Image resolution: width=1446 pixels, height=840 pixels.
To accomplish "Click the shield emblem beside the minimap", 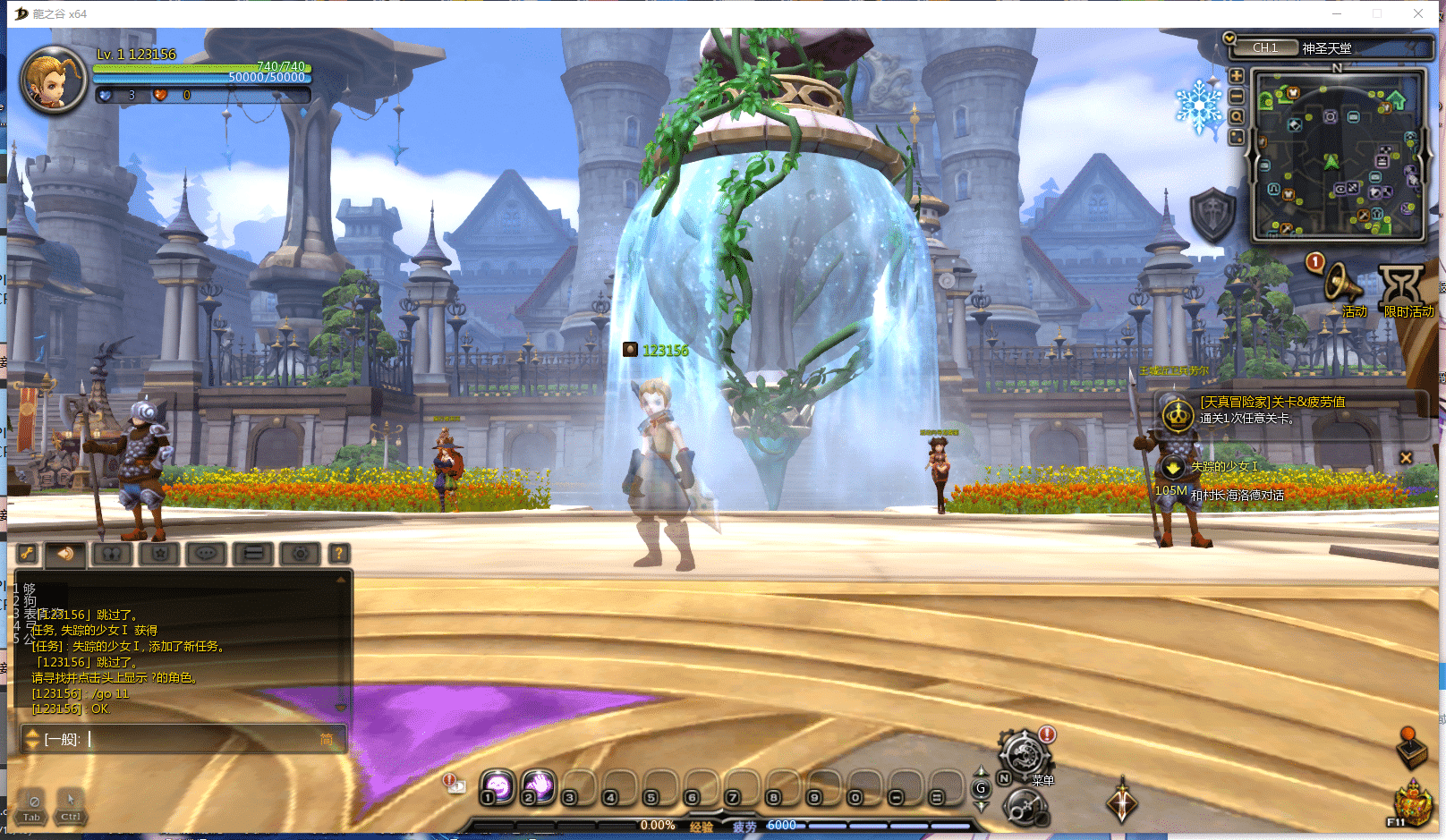I will pos(1212,215).
